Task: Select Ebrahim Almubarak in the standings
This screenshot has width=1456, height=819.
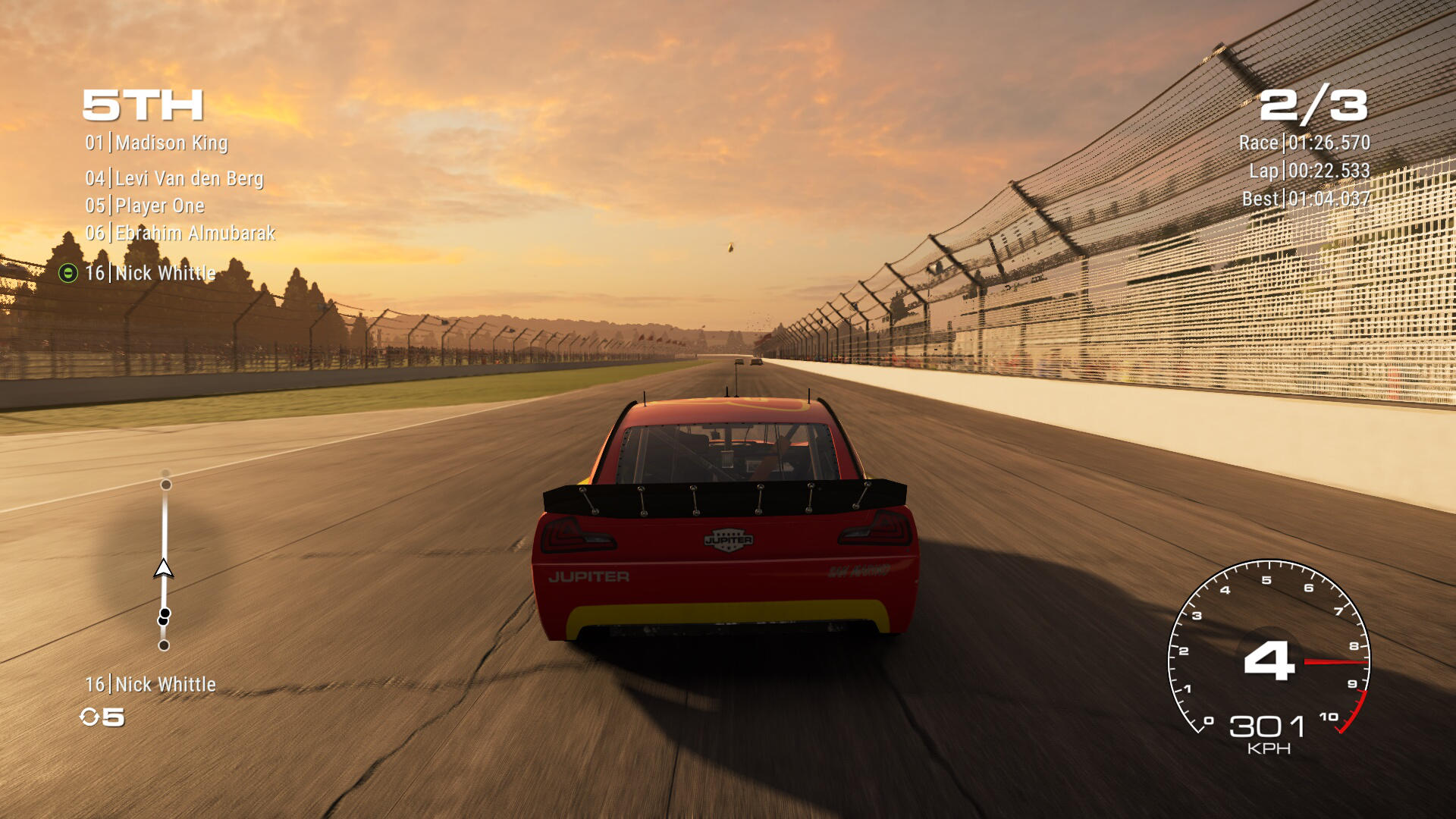Action: (180, 233)
